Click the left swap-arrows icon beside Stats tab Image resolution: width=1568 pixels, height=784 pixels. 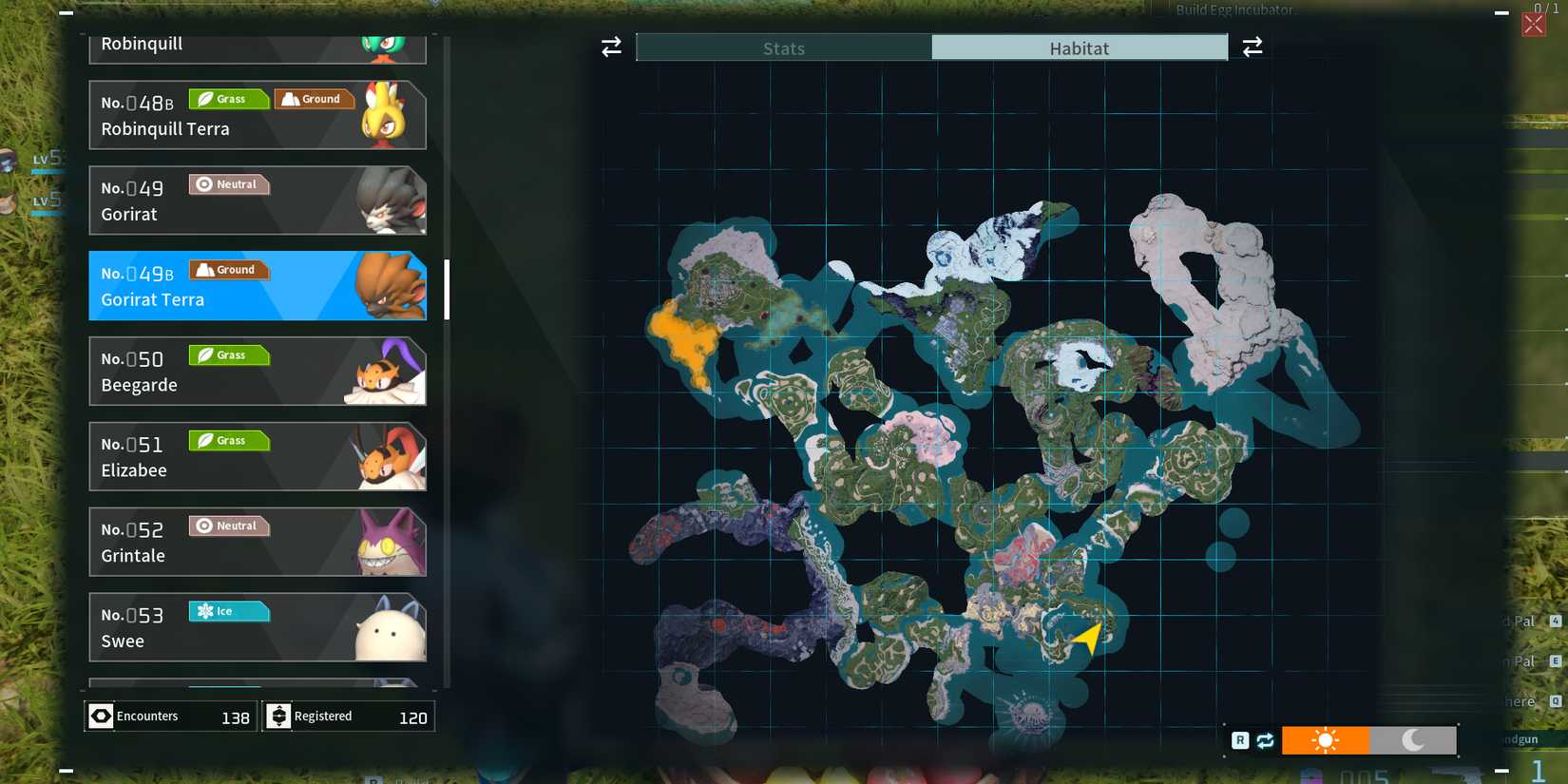610,47
